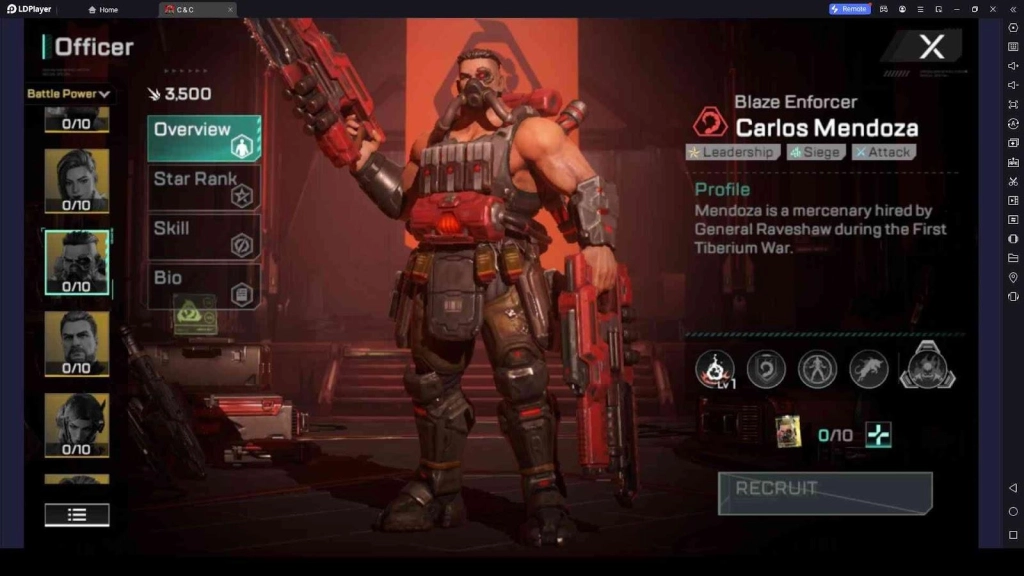
Task: Choose the bearded officer portrait
Action: tap(77, 340)
